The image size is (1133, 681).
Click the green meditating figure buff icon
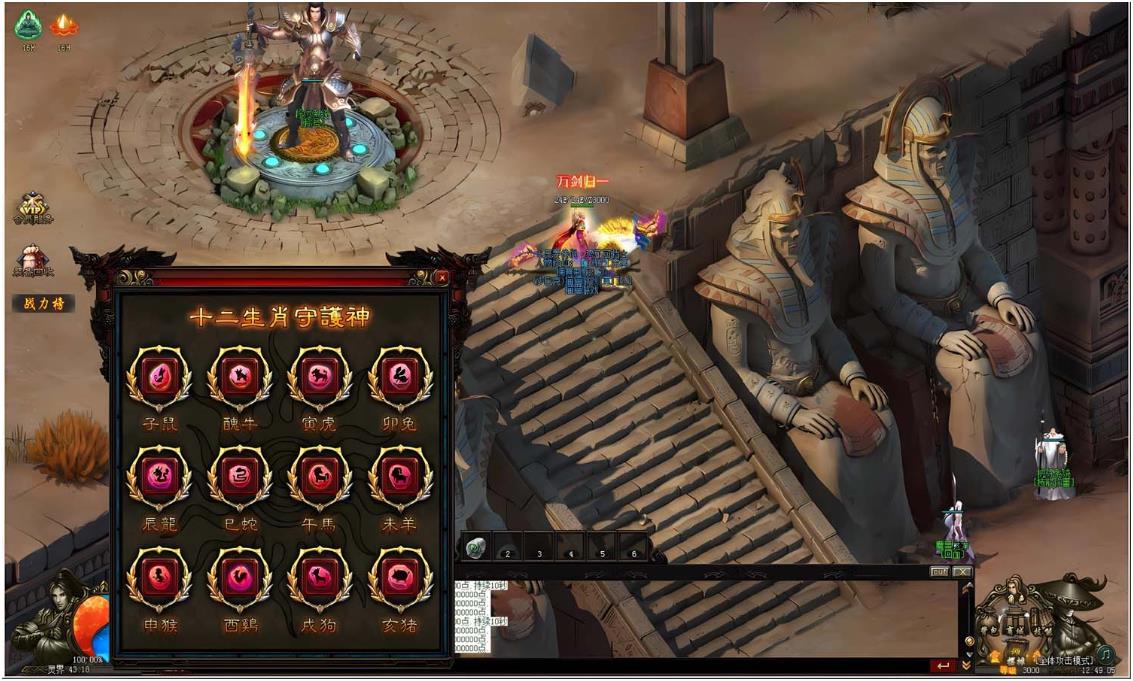pos(28,25)
